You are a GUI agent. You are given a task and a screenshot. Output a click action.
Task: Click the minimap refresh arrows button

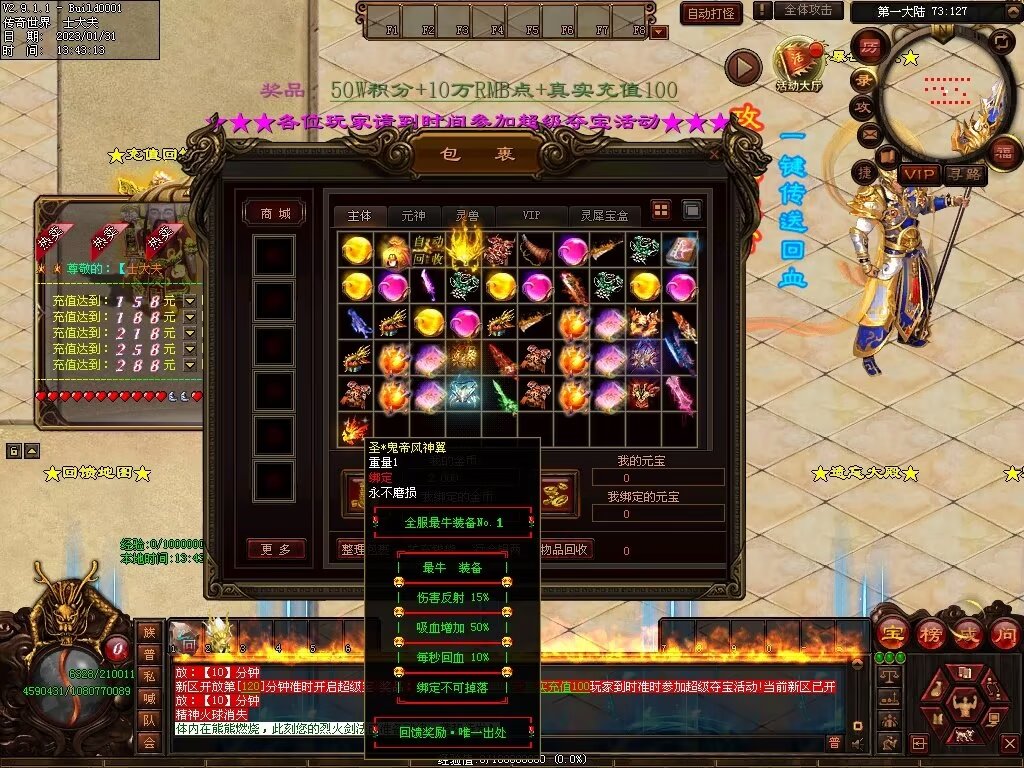pos(1000,41)
